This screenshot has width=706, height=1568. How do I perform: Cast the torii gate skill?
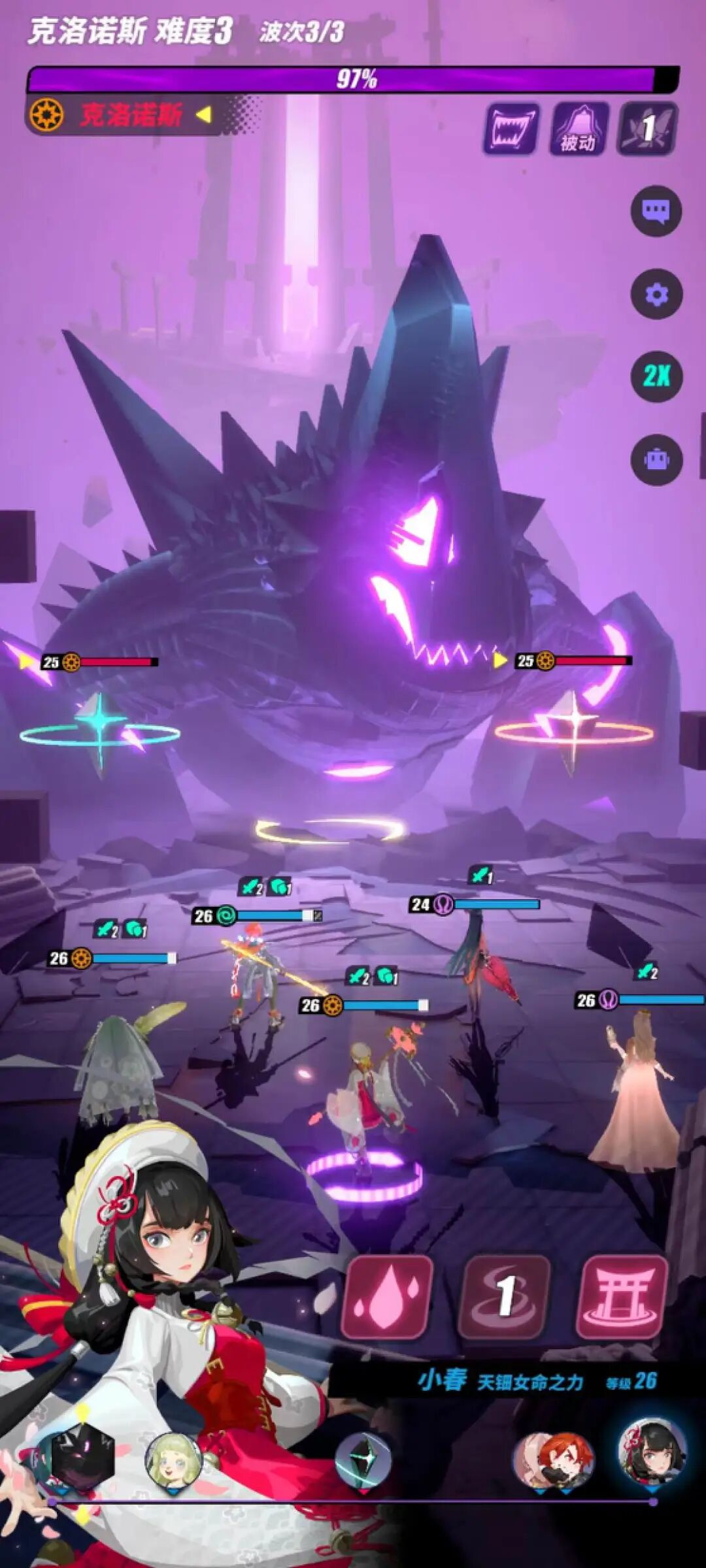point(623,1296)
